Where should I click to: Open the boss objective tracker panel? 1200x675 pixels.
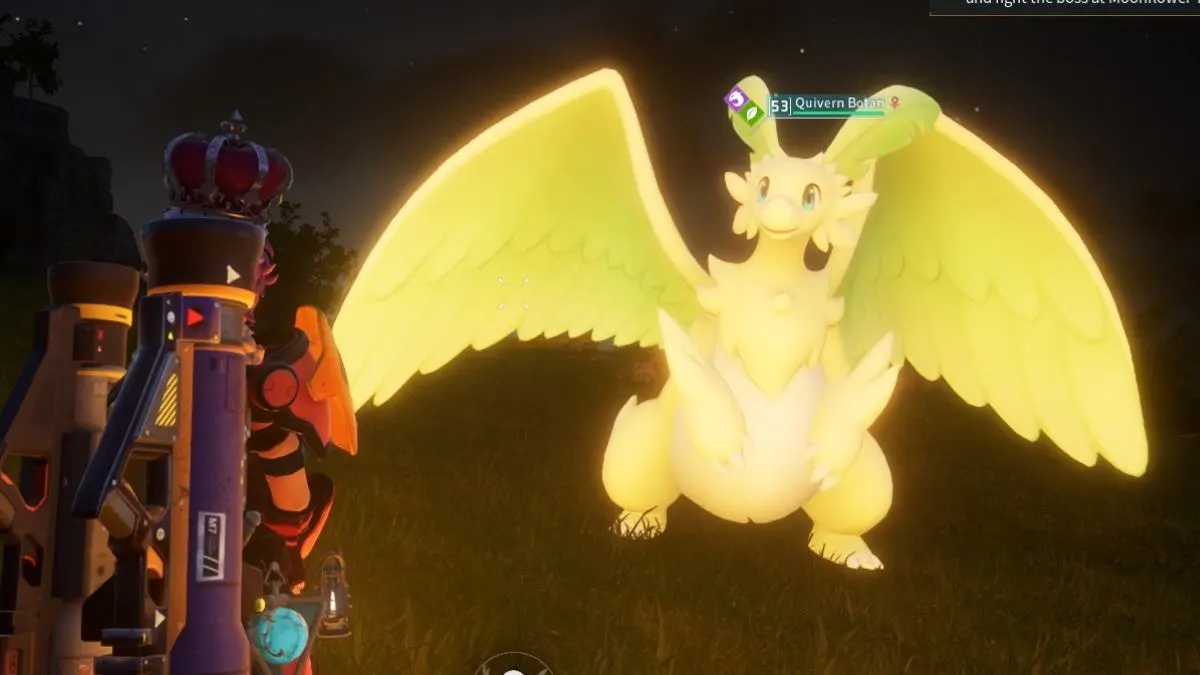1064,6
